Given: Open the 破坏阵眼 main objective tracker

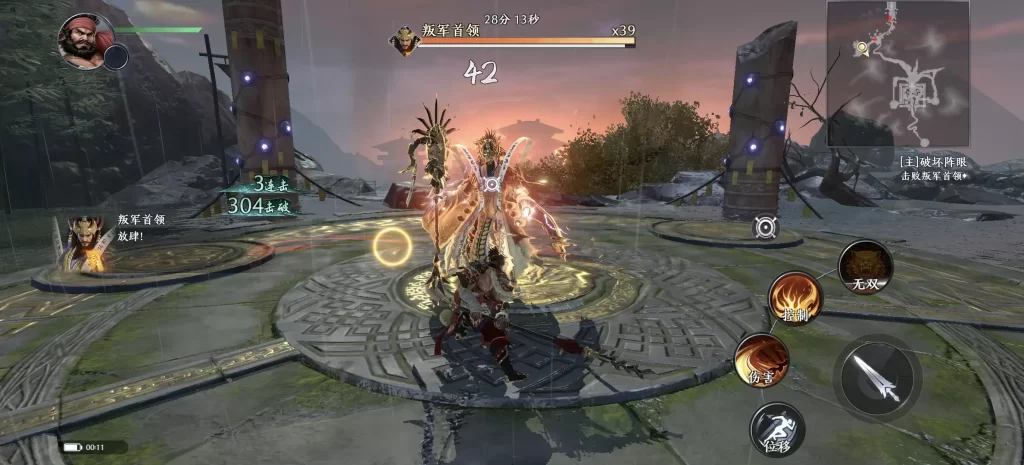Looking at the screenshot, I should click(933, 167).
